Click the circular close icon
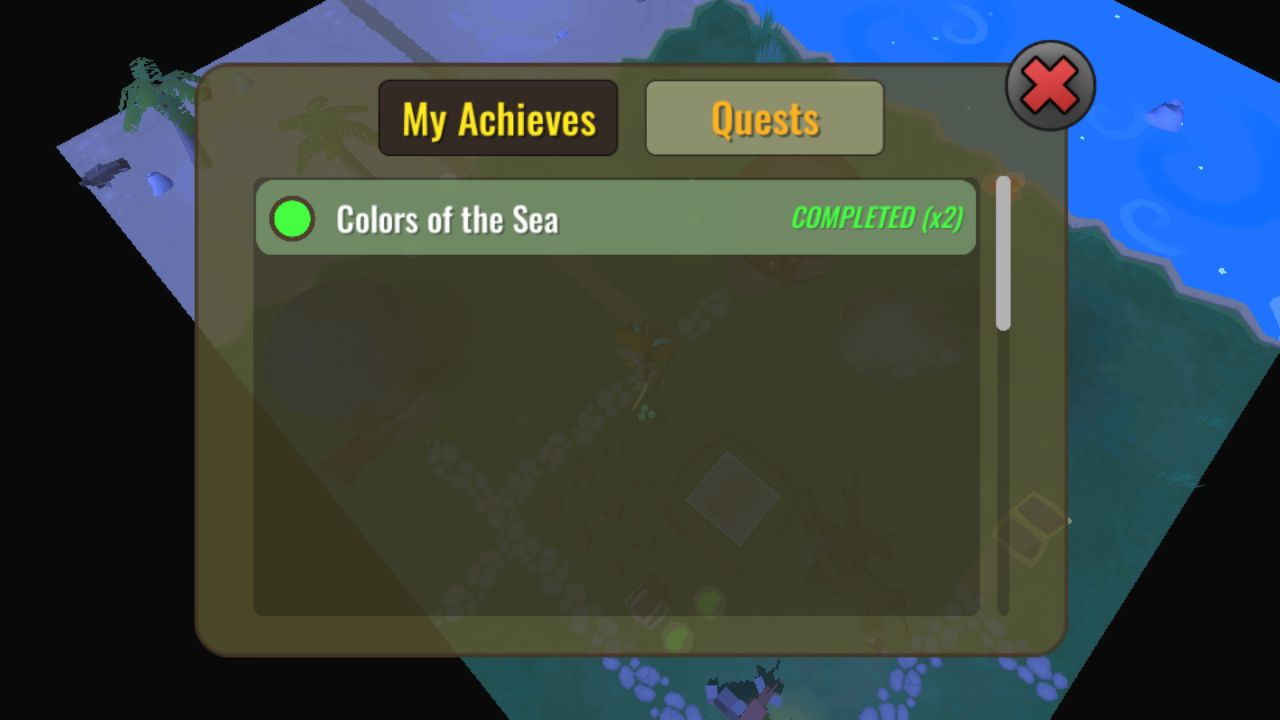The image size is (1280, 720). tap(1049, 85)
